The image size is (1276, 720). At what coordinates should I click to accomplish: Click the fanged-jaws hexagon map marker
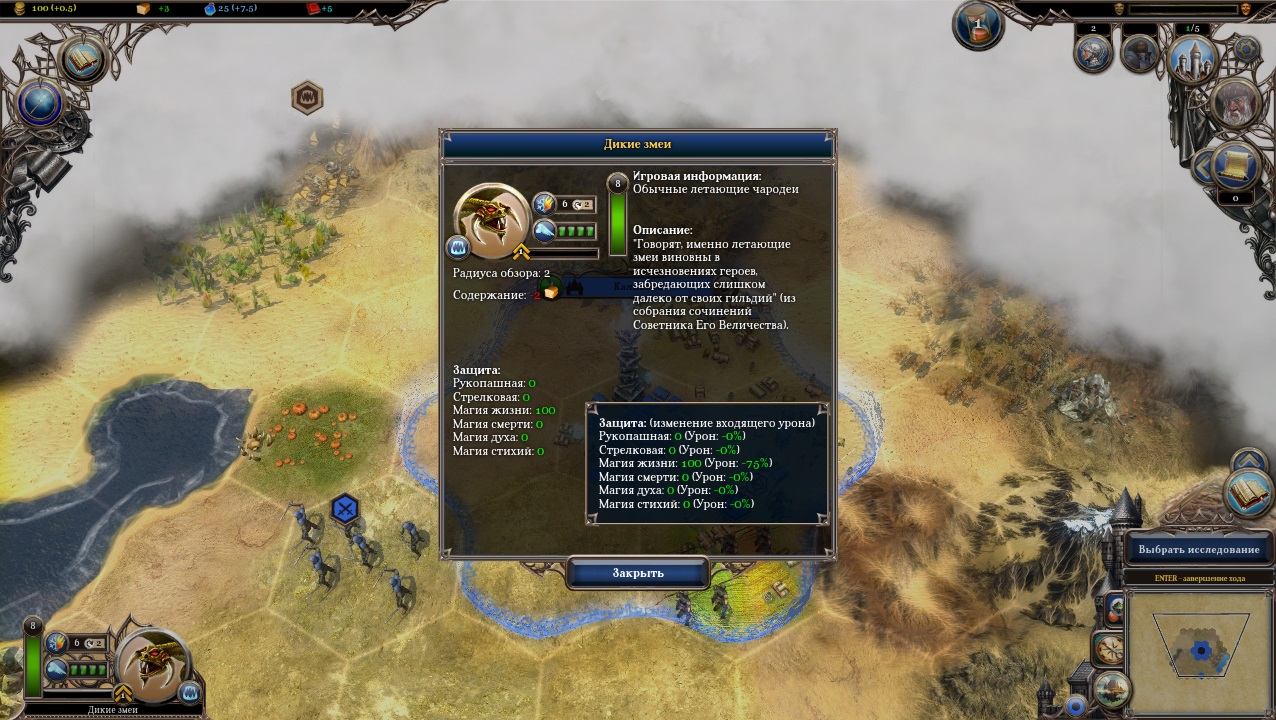click(x=306, y=98)
